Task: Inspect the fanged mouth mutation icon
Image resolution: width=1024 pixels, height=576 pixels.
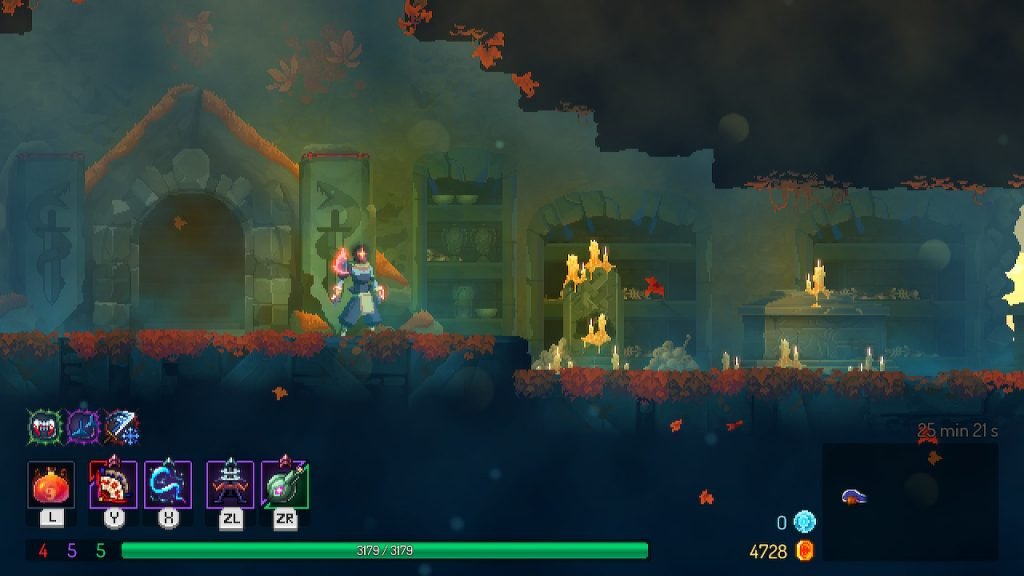Action: coord(43,428)
